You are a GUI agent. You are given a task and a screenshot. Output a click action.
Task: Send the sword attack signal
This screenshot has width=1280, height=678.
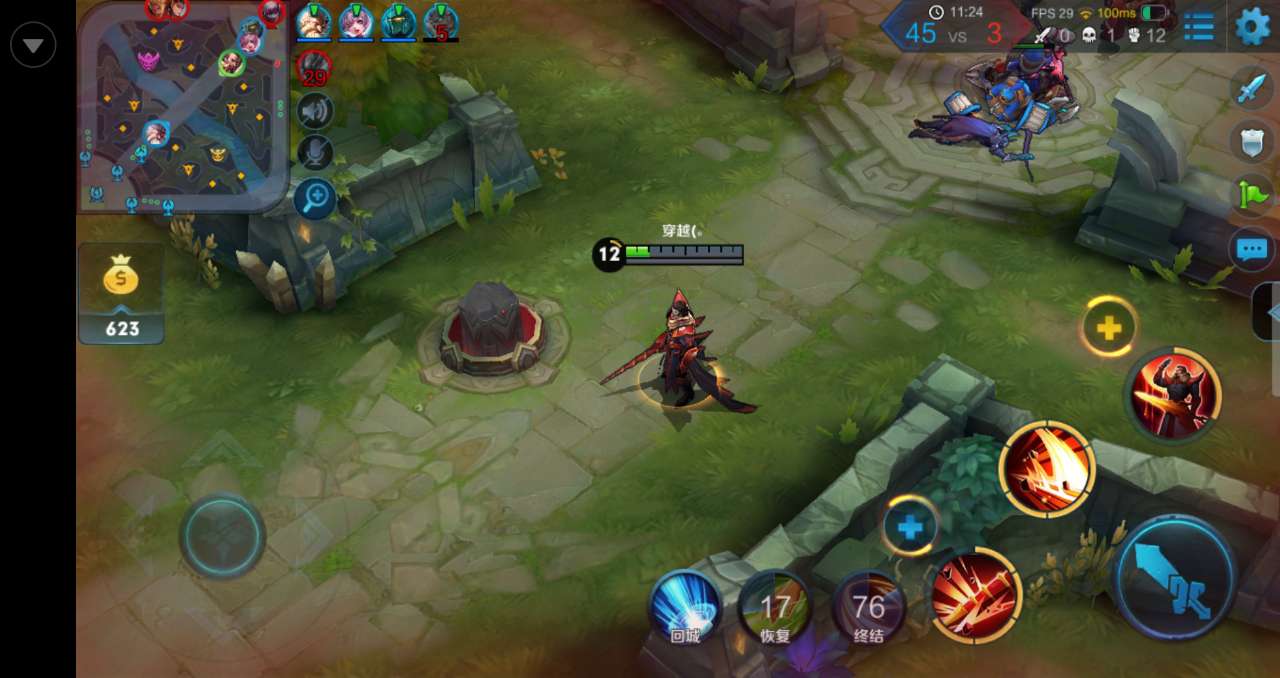click(x=1252, y=89)
